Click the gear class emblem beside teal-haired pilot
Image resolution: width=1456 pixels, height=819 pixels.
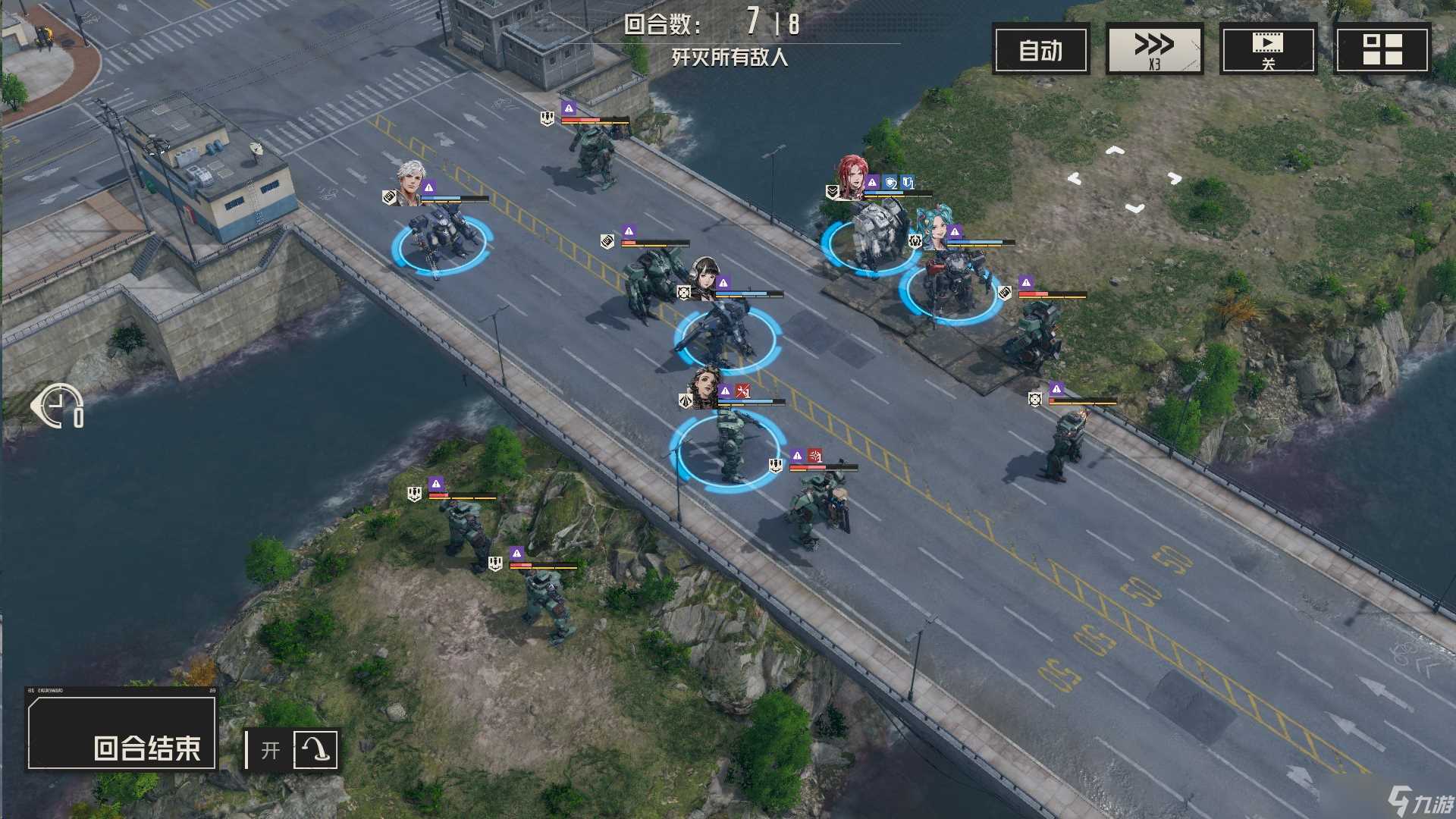tap(915, 240)
